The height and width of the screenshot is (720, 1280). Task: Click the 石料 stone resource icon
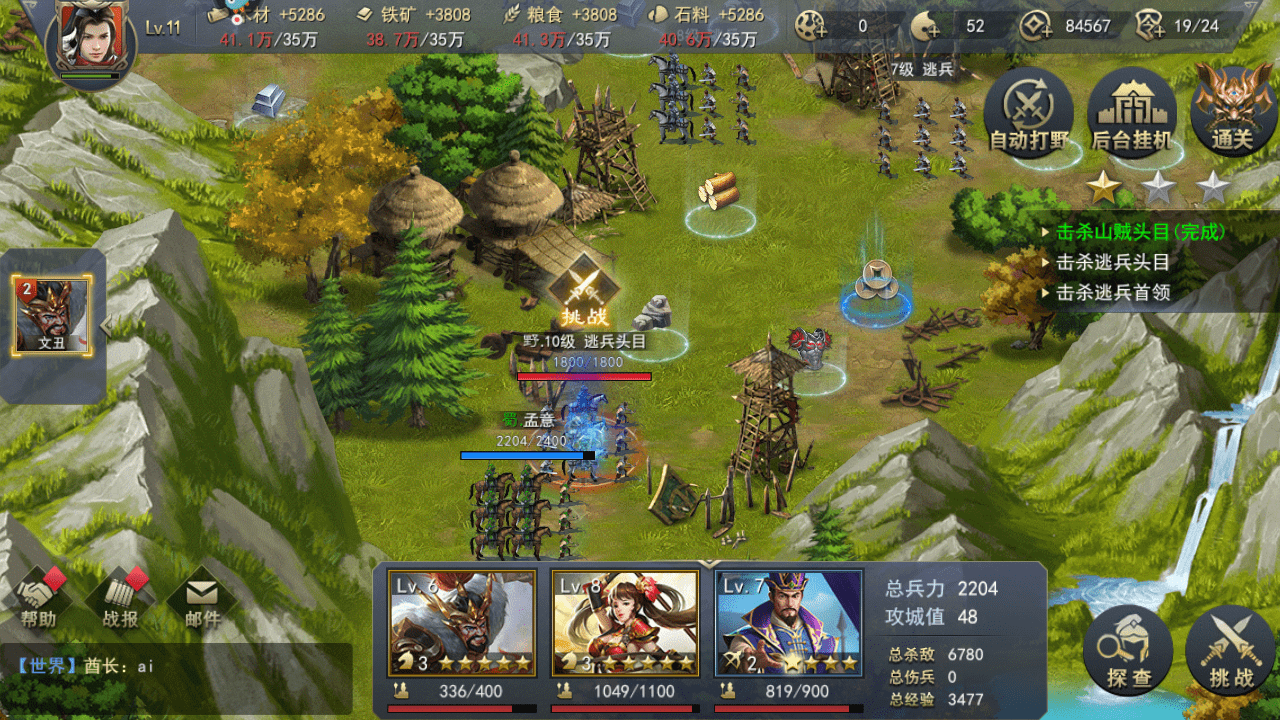pos(657,15)
